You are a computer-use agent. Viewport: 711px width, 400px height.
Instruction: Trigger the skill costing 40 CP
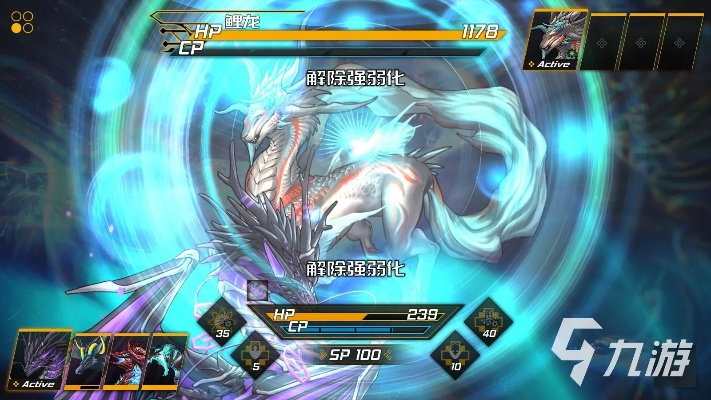488,320
